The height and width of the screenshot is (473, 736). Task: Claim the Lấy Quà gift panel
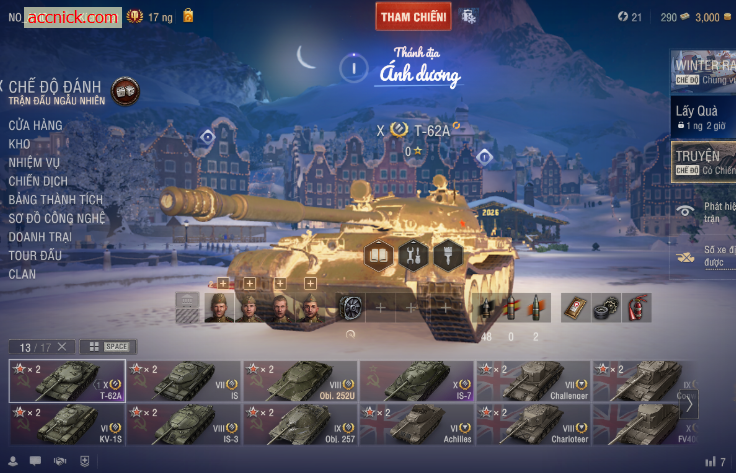point(702,117)
